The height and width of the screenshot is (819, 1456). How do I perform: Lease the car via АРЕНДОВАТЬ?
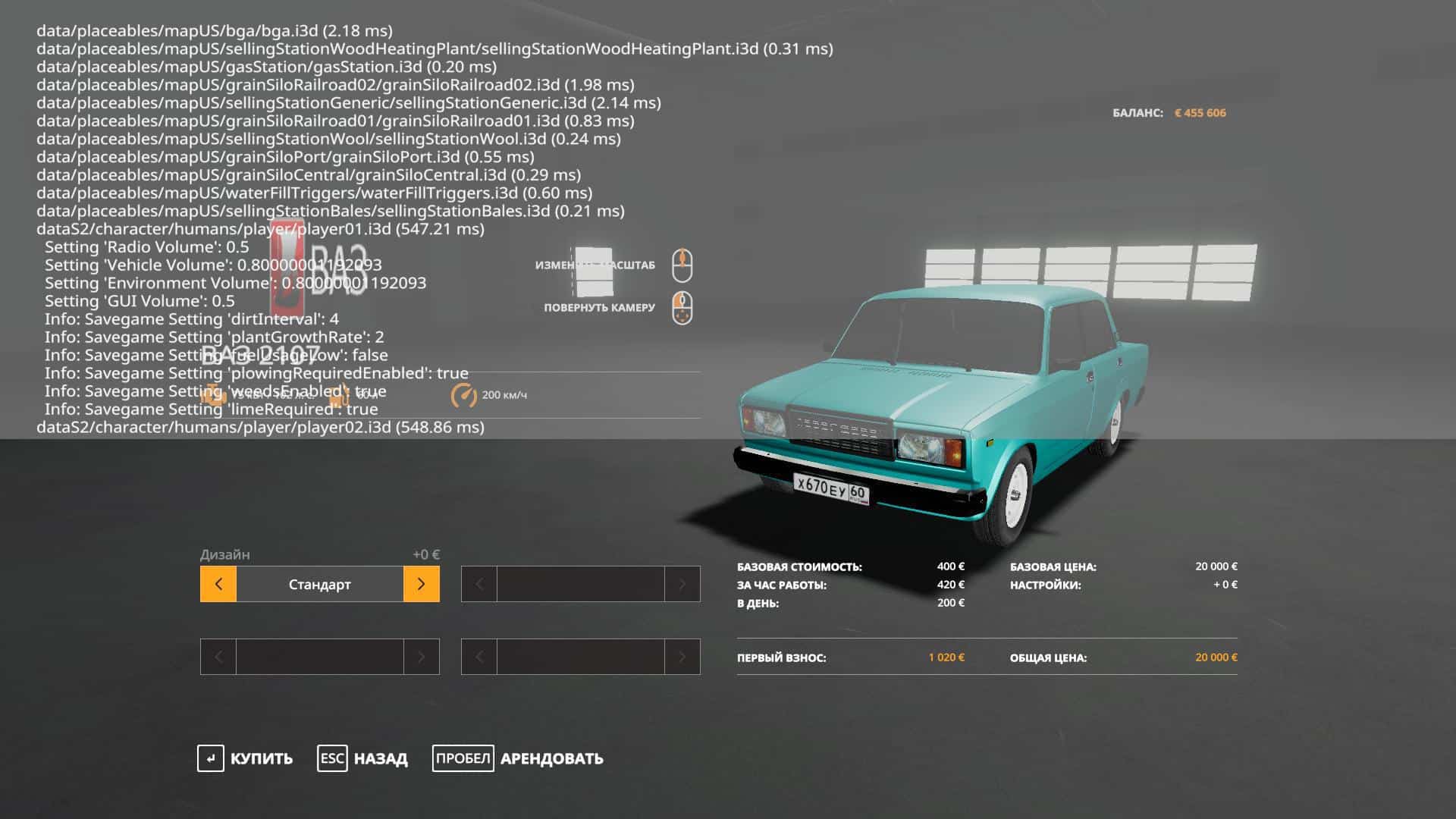coord(518,758)
